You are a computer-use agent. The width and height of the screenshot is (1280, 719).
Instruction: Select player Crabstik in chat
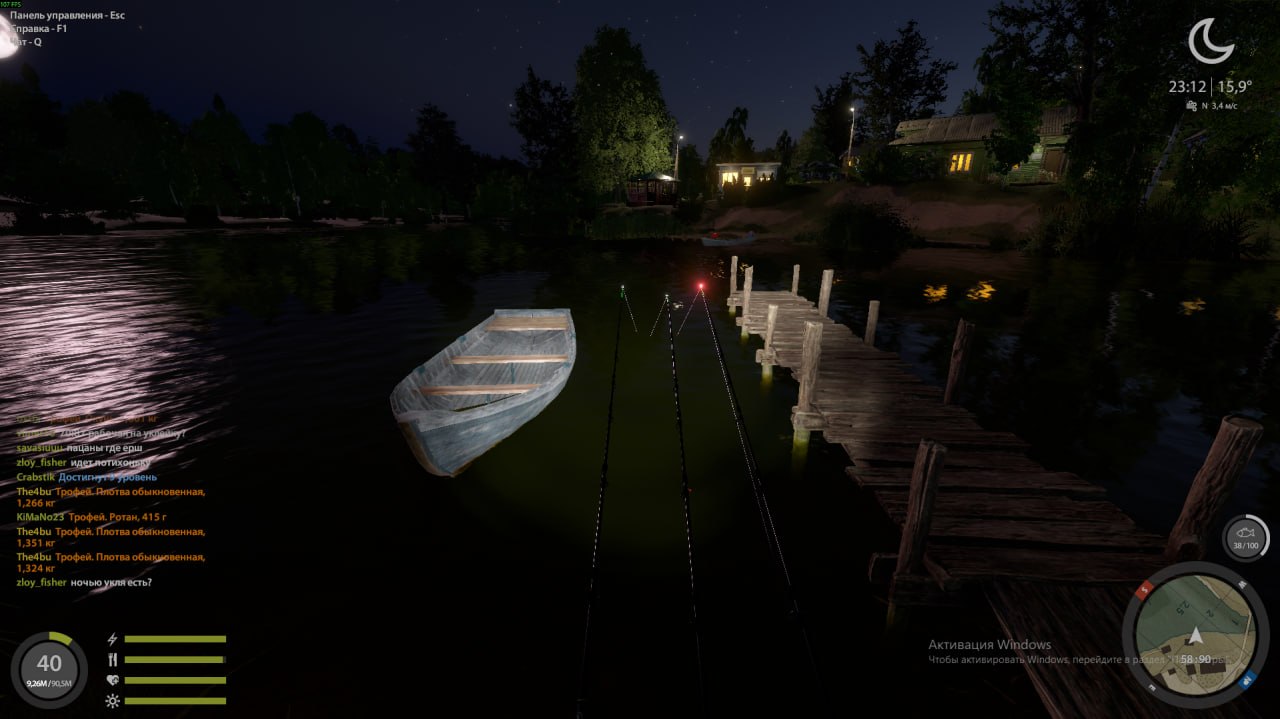36,477
